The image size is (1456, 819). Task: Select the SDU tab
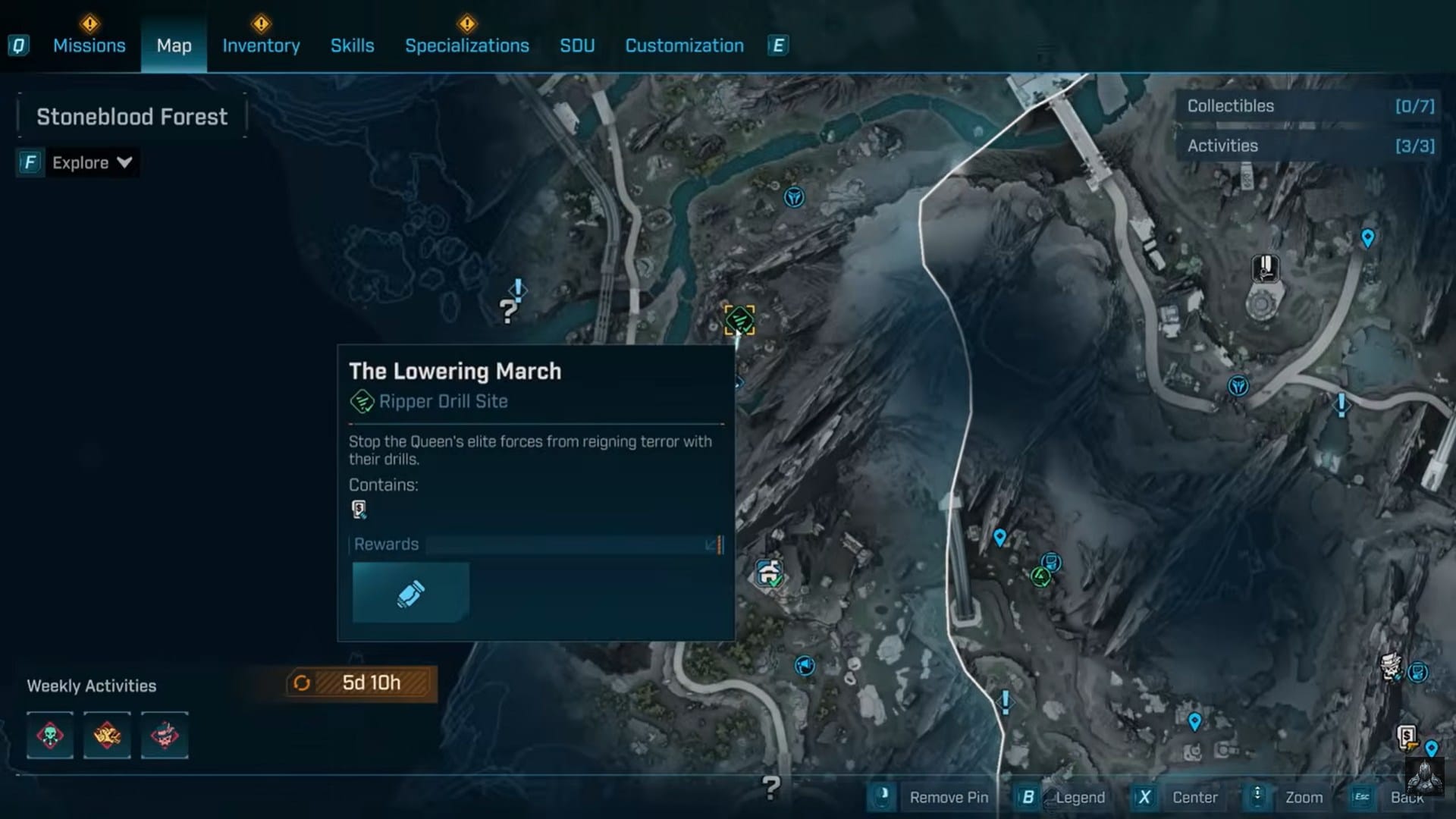pos(577,45)
